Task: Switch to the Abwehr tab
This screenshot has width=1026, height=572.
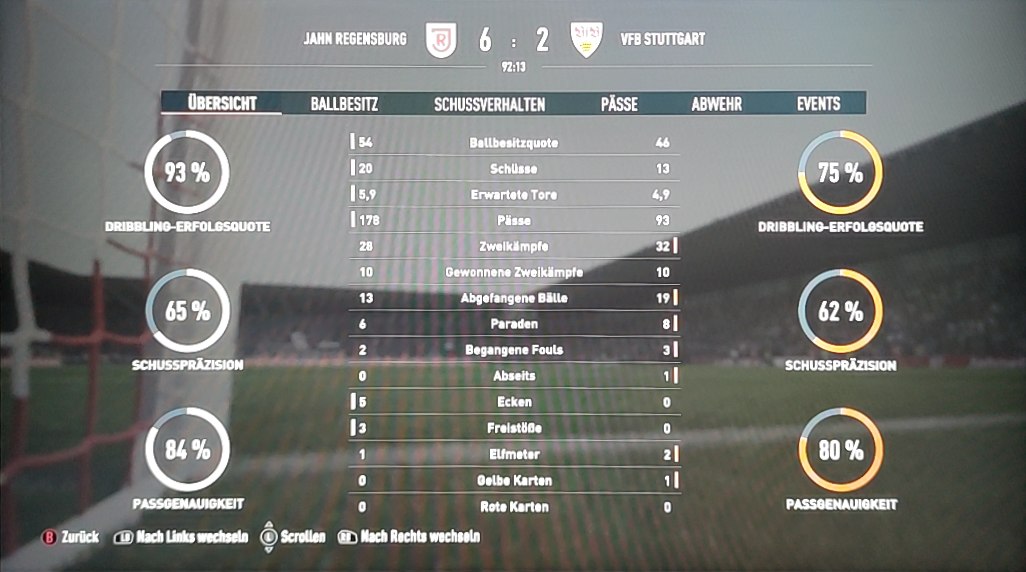Action: coord(716,103)
